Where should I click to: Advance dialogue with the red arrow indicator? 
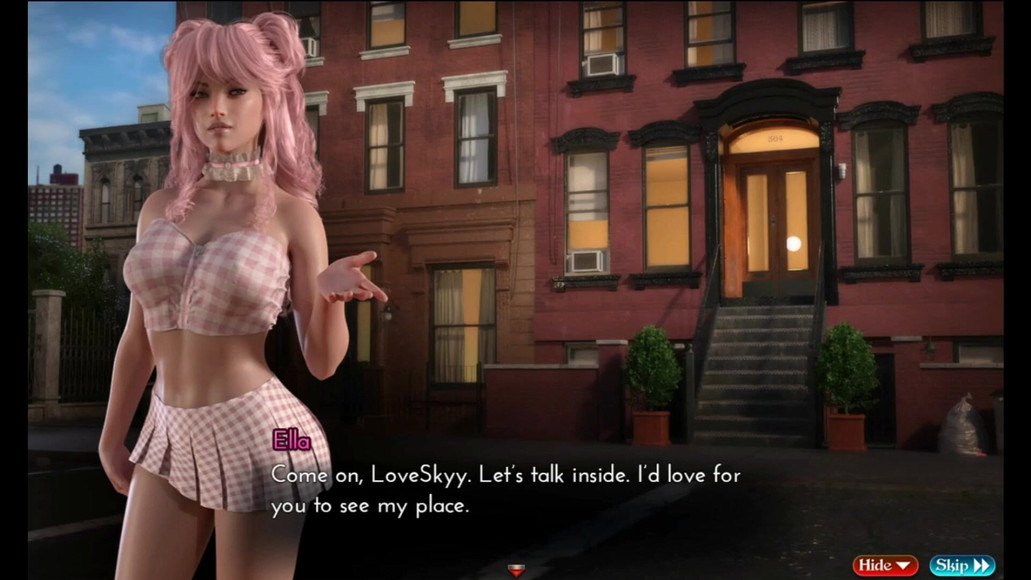516,570
